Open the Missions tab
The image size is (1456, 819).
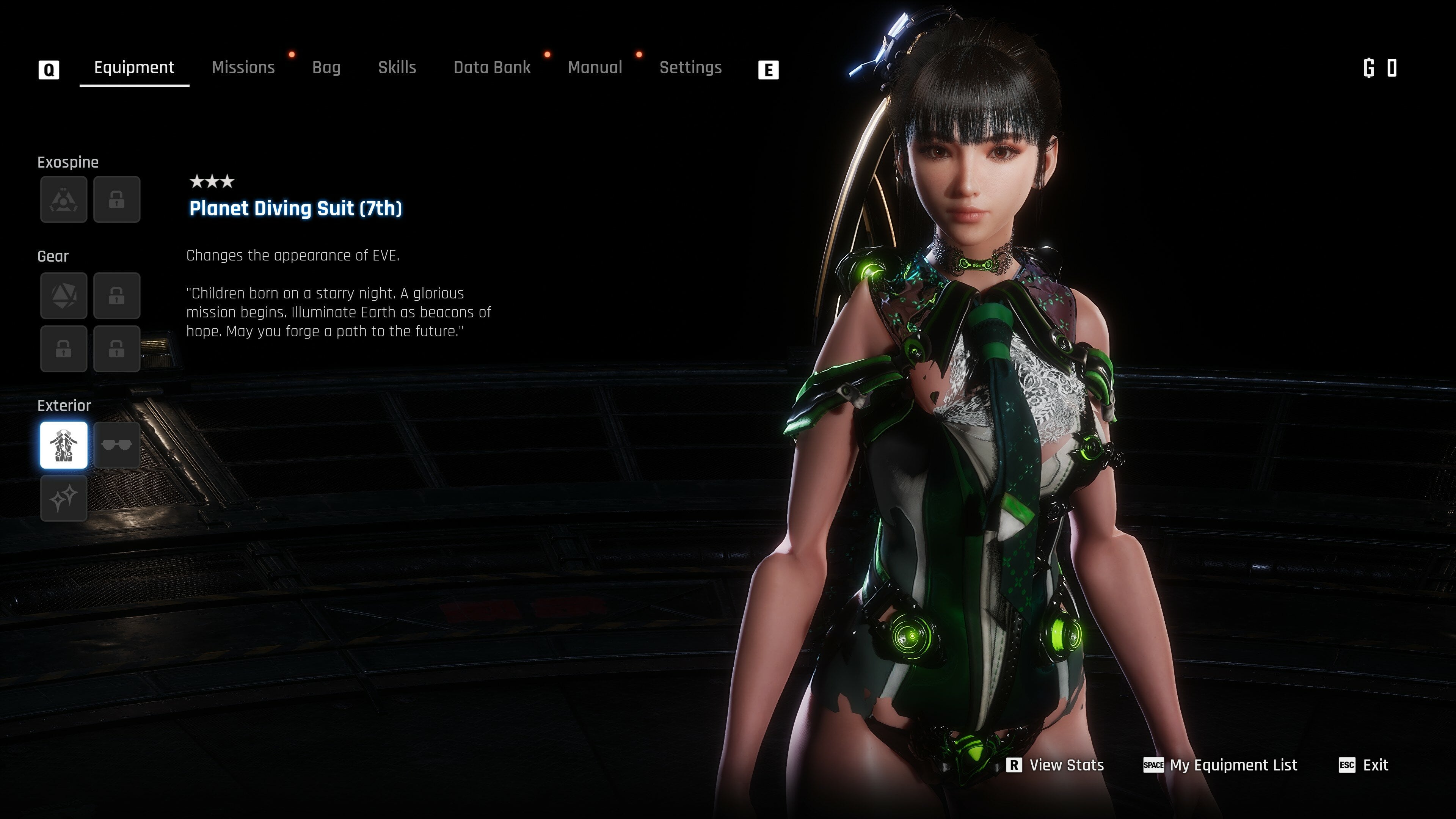pyautogui.click(x=243, y=67)
